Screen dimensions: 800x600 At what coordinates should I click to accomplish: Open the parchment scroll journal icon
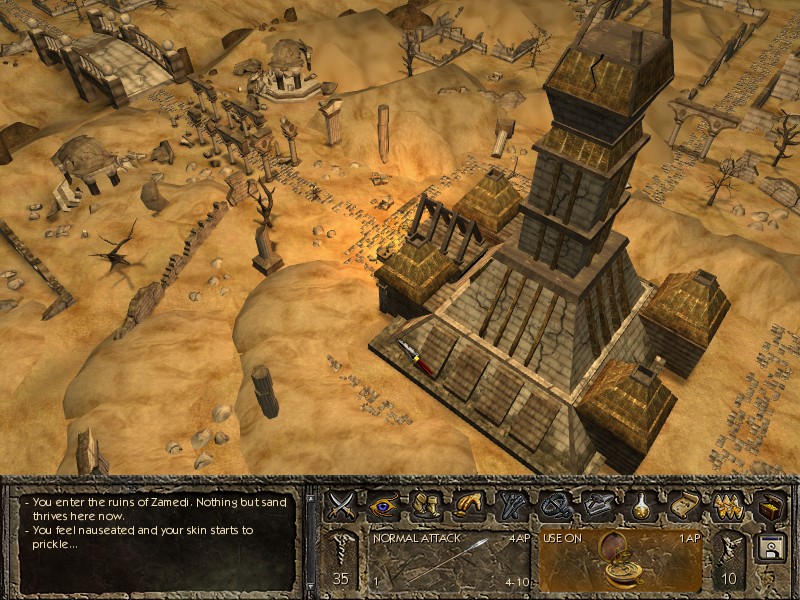pyautogui.click(x=685, y=505)
